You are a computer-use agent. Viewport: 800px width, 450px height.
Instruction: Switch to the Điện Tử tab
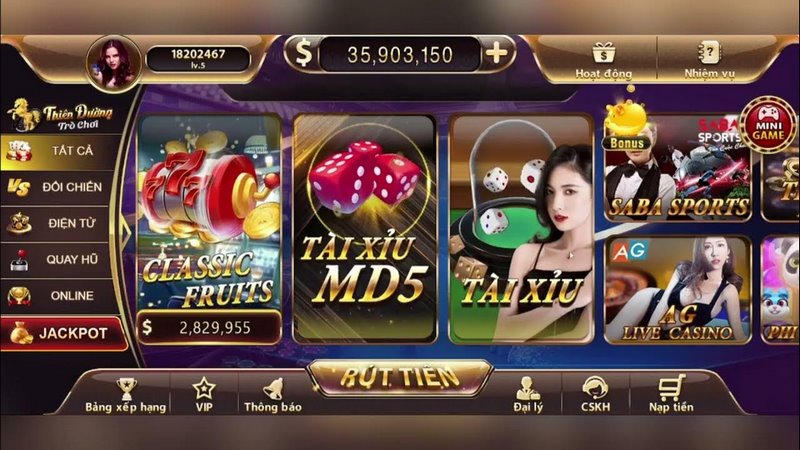tap(62, 223)
